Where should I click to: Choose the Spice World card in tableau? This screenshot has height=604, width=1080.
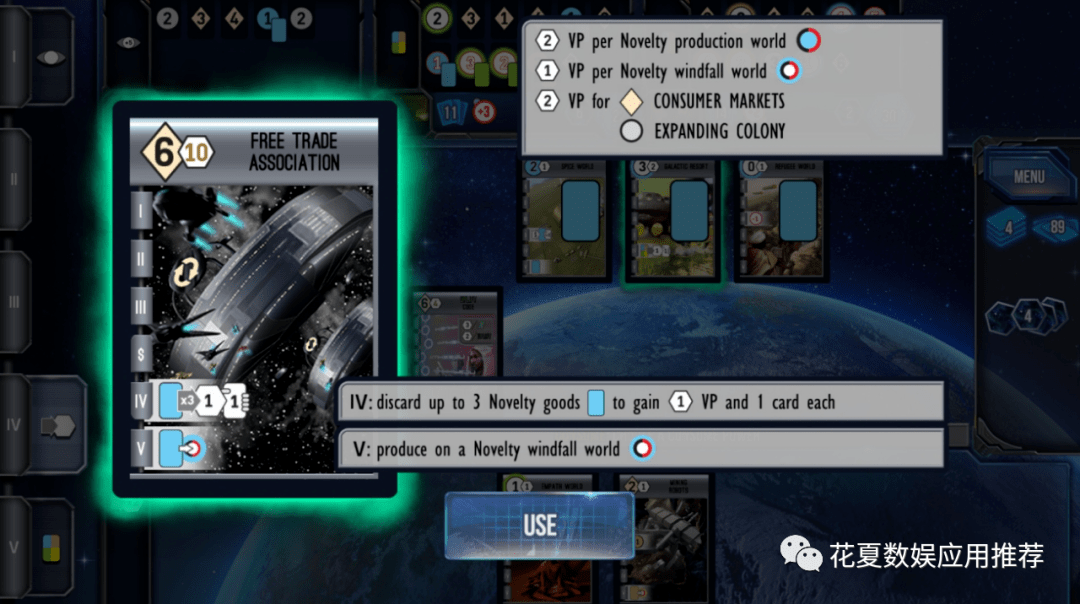tap(565, 222)
